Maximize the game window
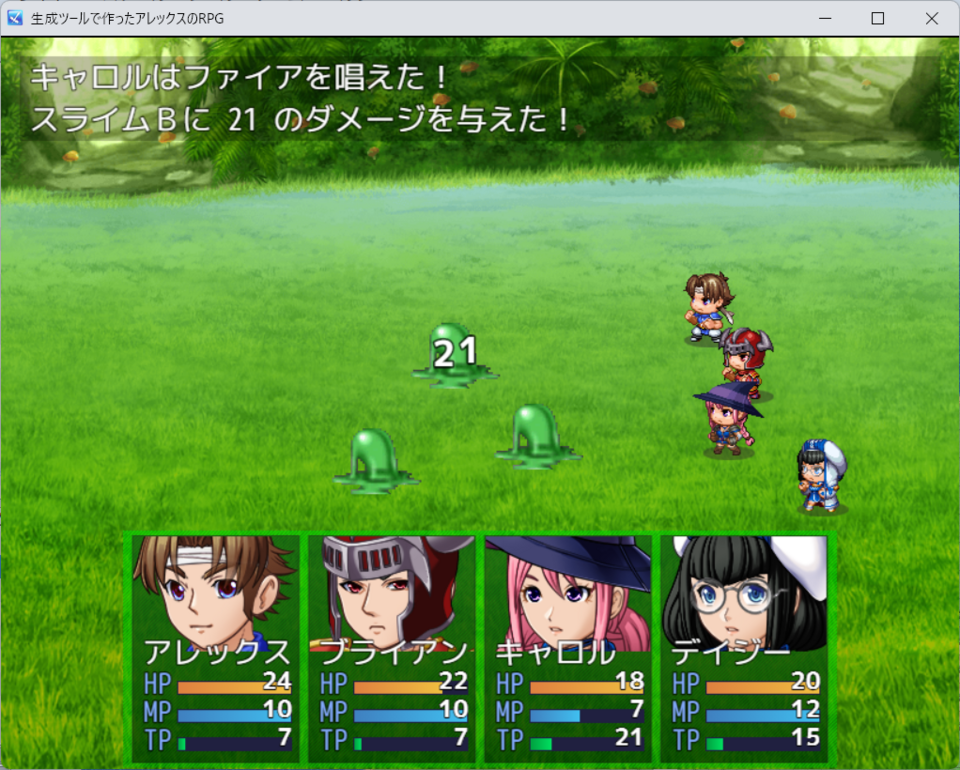 [878, 18]
